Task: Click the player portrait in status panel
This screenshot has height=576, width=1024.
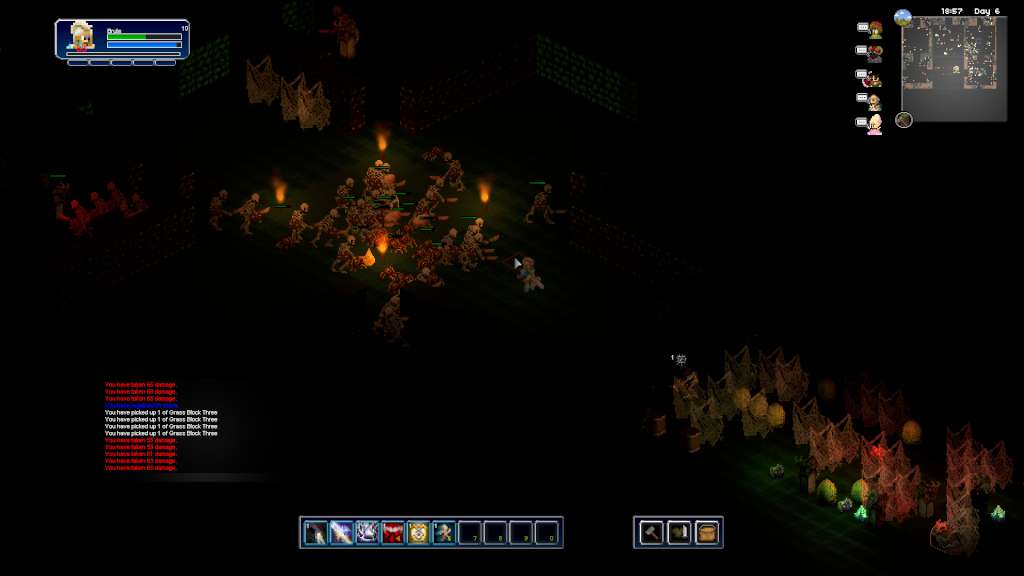Action: point(82,38)
